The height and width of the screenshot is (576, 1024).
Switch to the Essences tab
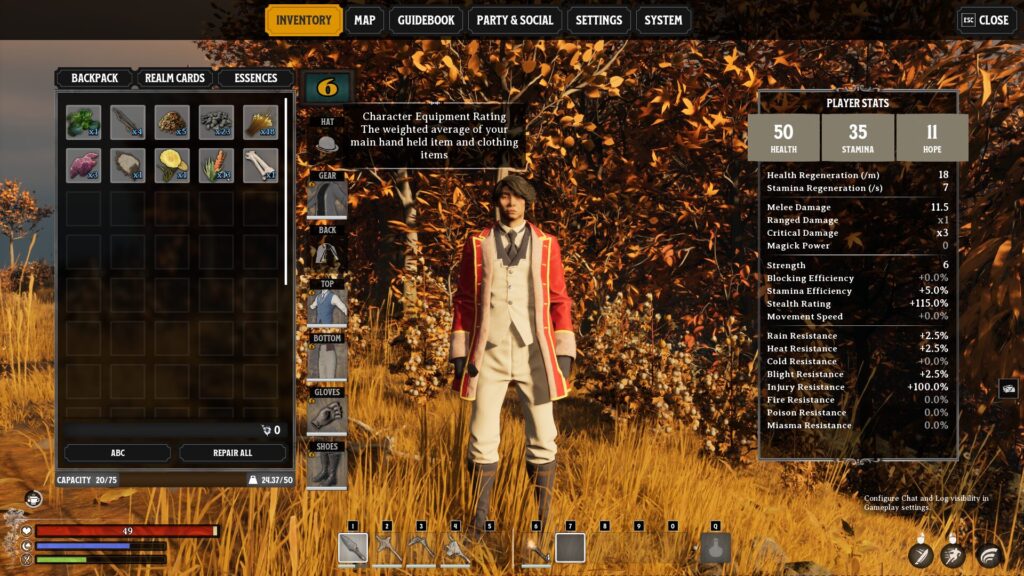point(255,78)
